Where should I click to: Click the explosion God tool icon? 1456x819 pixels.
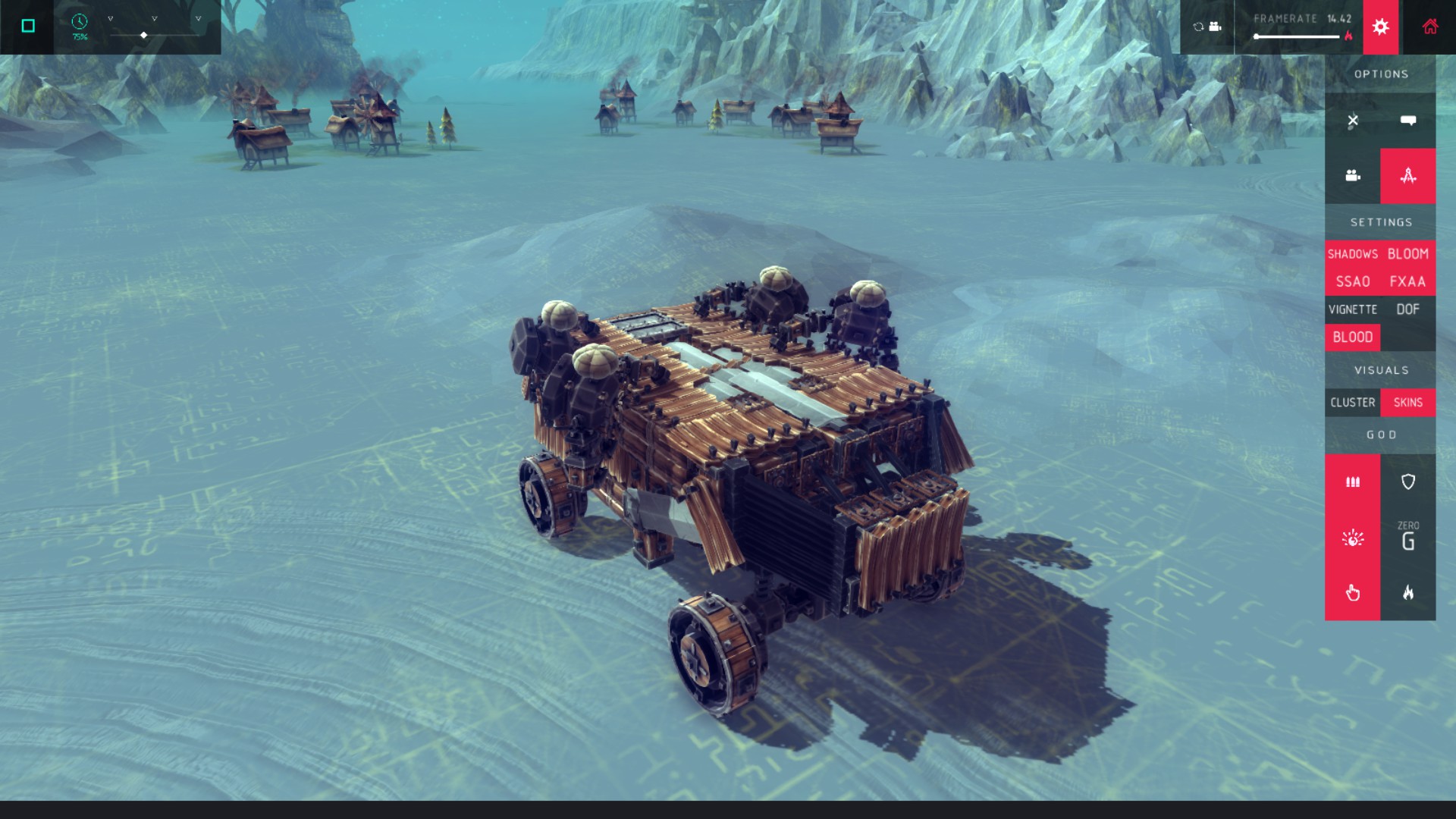pos(1353,537)
